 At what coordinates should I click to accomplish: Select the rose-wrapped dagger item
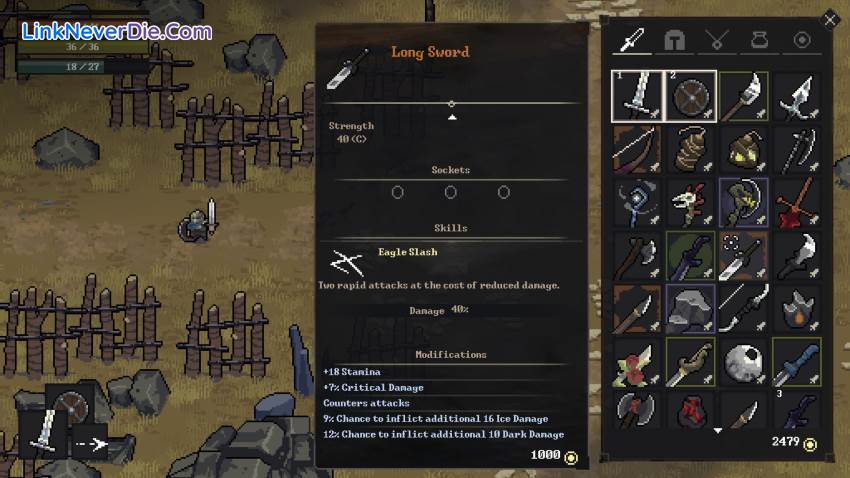(x=636, y=361)
